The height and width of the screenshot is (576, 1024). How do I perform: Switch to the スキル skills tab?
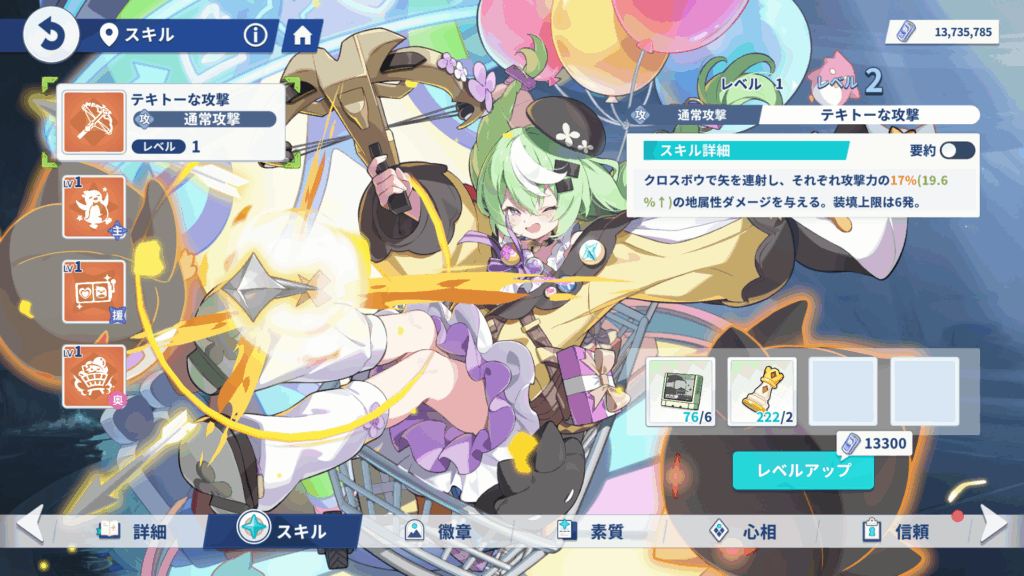pyautogui.click(x=283, y=530)
